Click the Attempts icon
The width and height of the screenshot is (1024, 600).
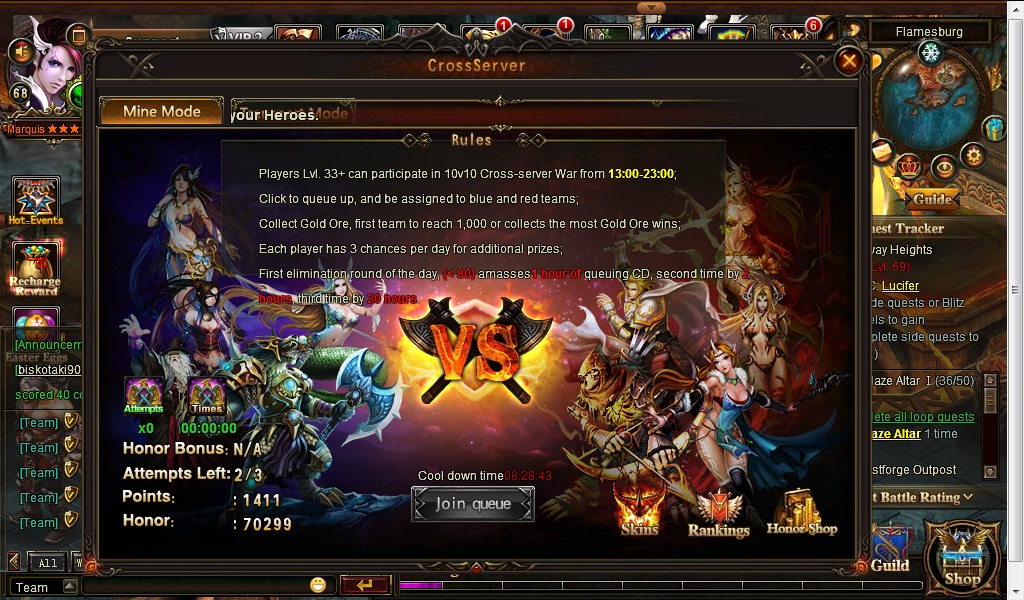pos(144,395)
